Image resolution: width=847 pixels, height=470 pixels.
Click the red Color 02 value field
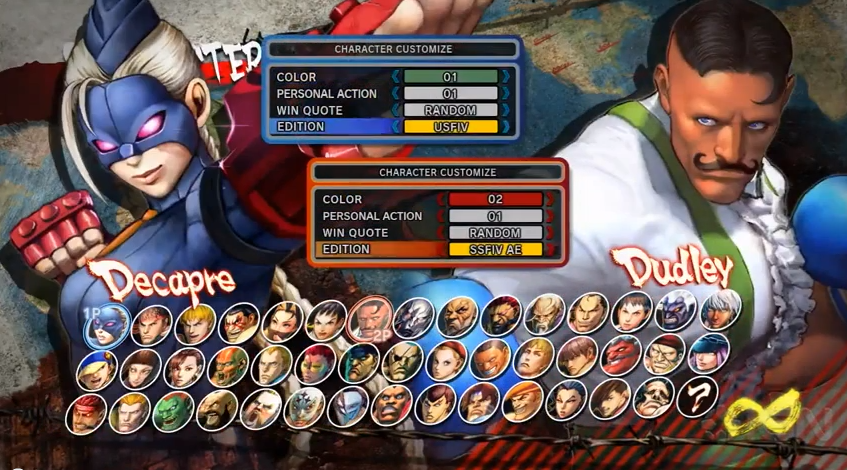tap(495, 199)
